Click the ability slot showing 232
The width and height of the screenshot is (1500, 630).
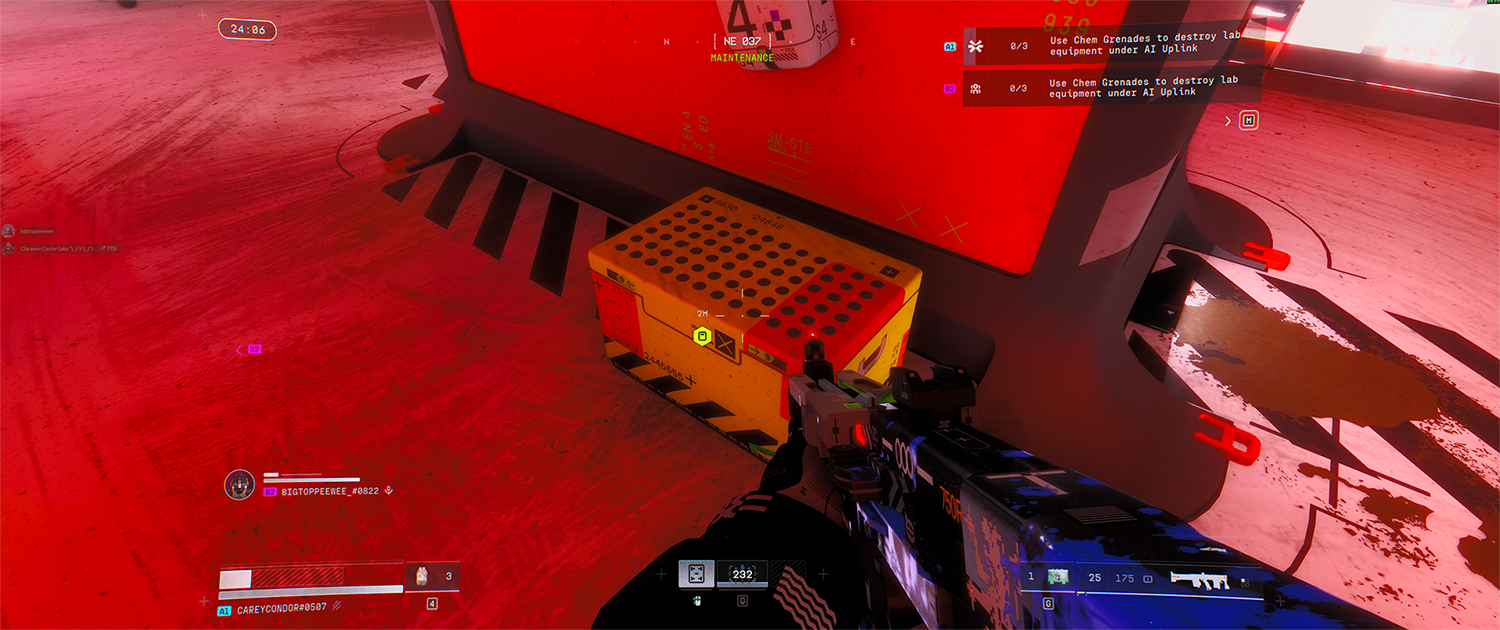[x=742, y=574]
